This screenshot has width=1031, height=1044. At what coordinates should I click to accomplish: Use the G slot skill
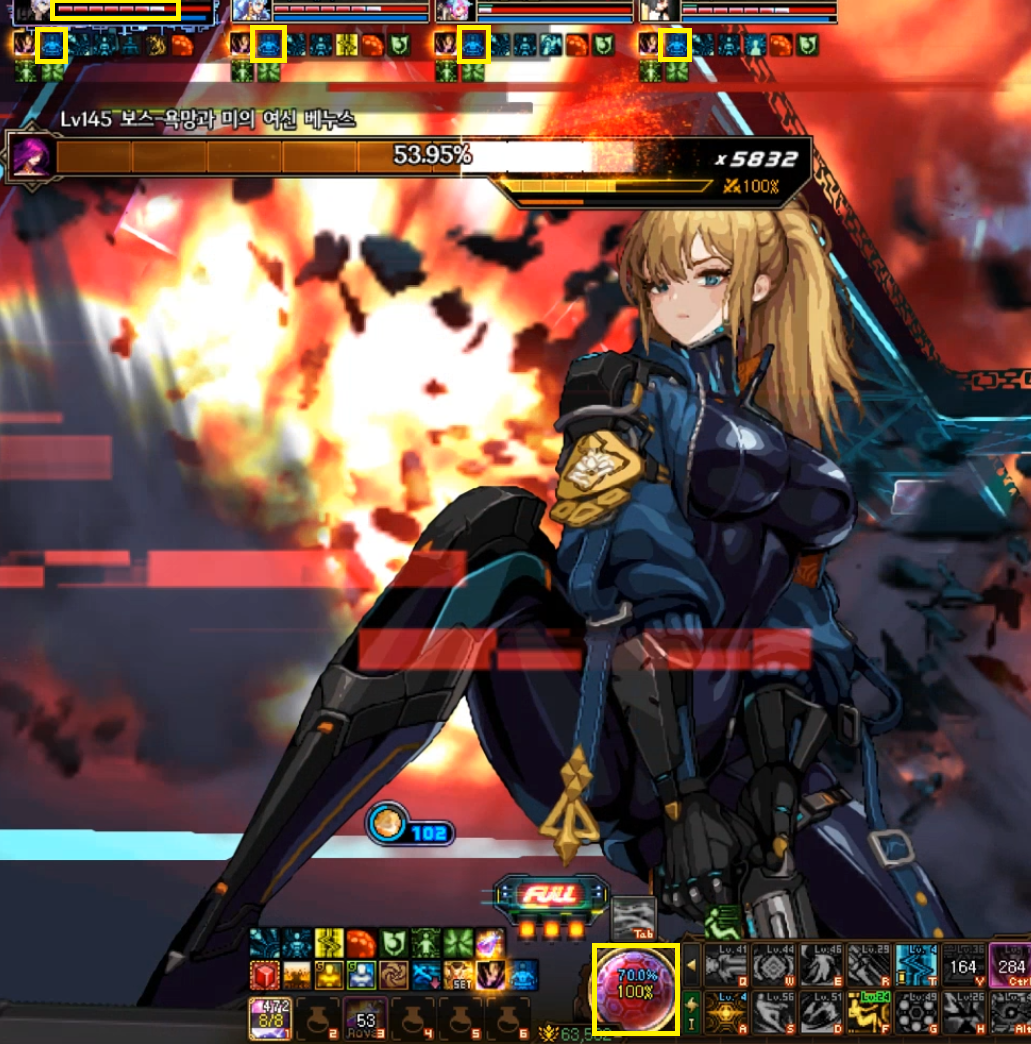916,1012
